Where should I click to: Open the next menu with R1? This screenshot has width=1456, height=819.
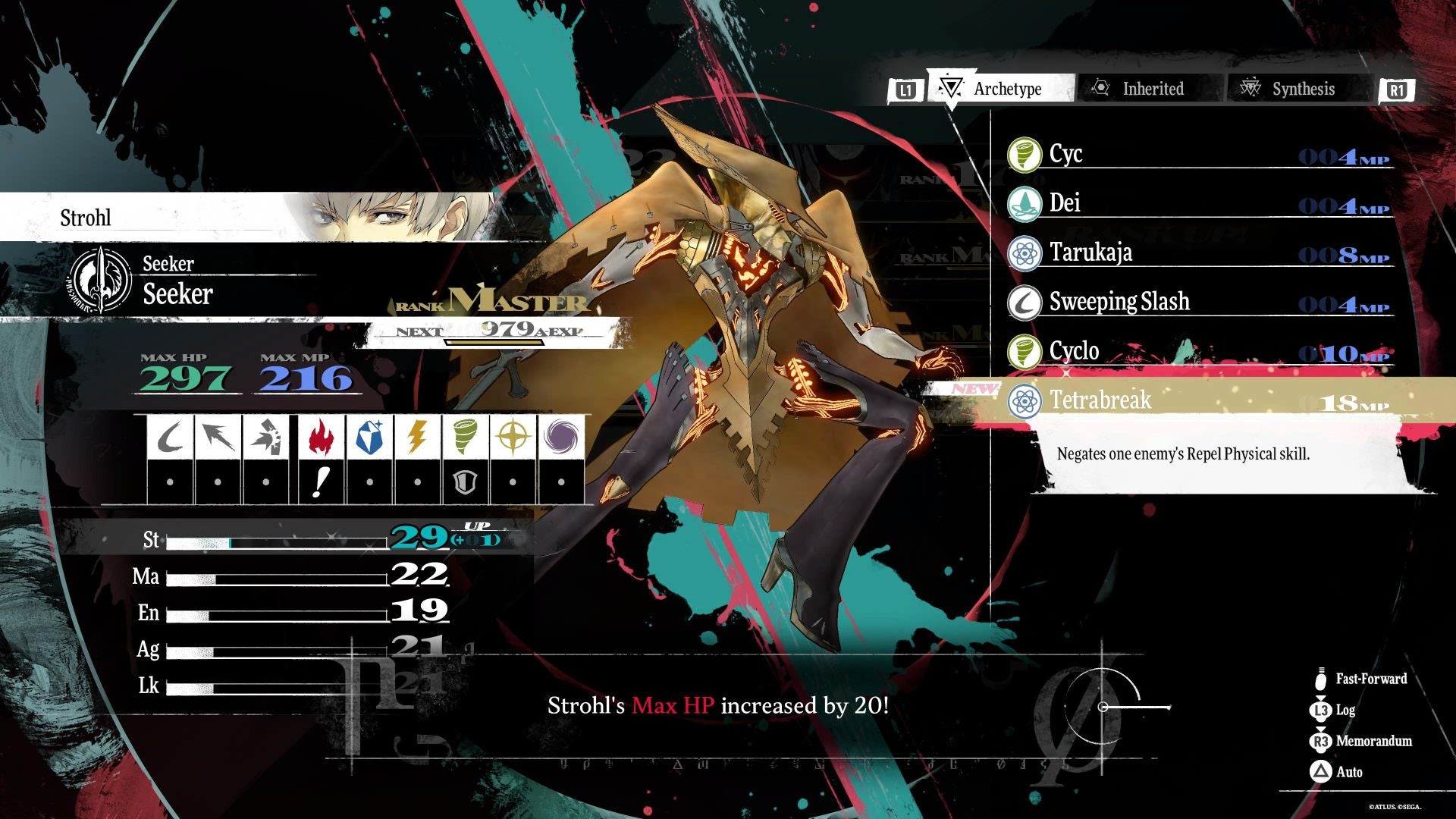(x=1398, y=89)
